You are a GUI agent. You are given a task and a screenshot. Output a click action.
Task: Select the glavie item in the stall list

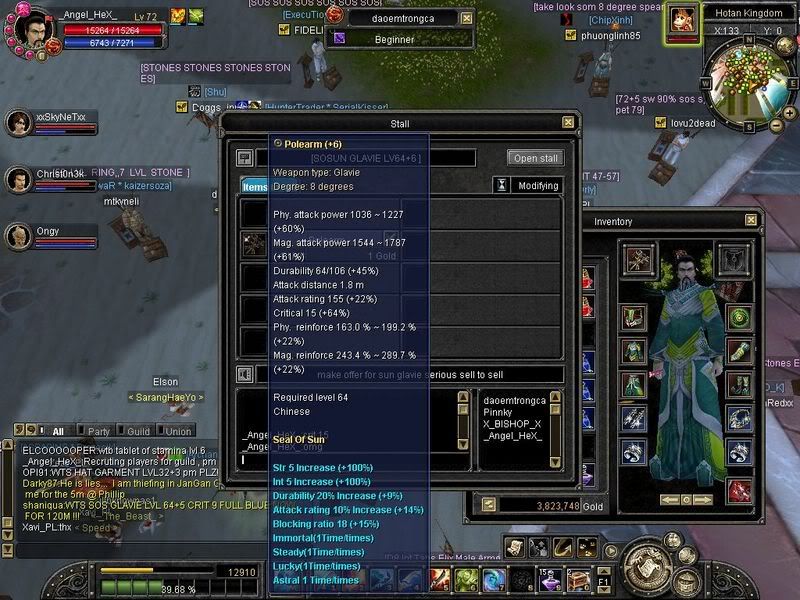252,244
